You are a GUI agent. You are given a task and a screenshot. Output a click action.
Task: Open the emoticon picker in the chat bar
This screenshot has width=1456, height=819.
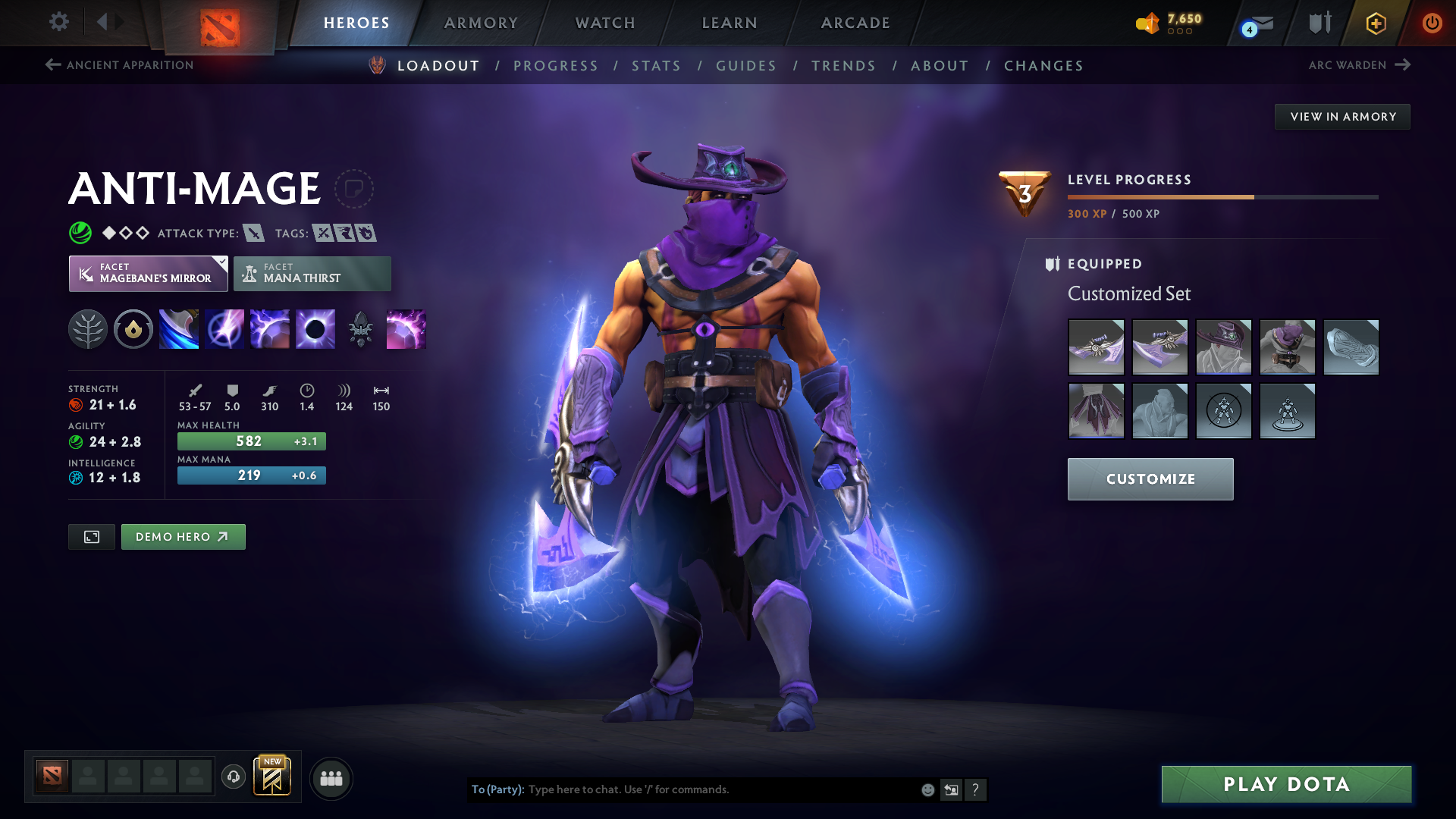[x=927, y=789]
